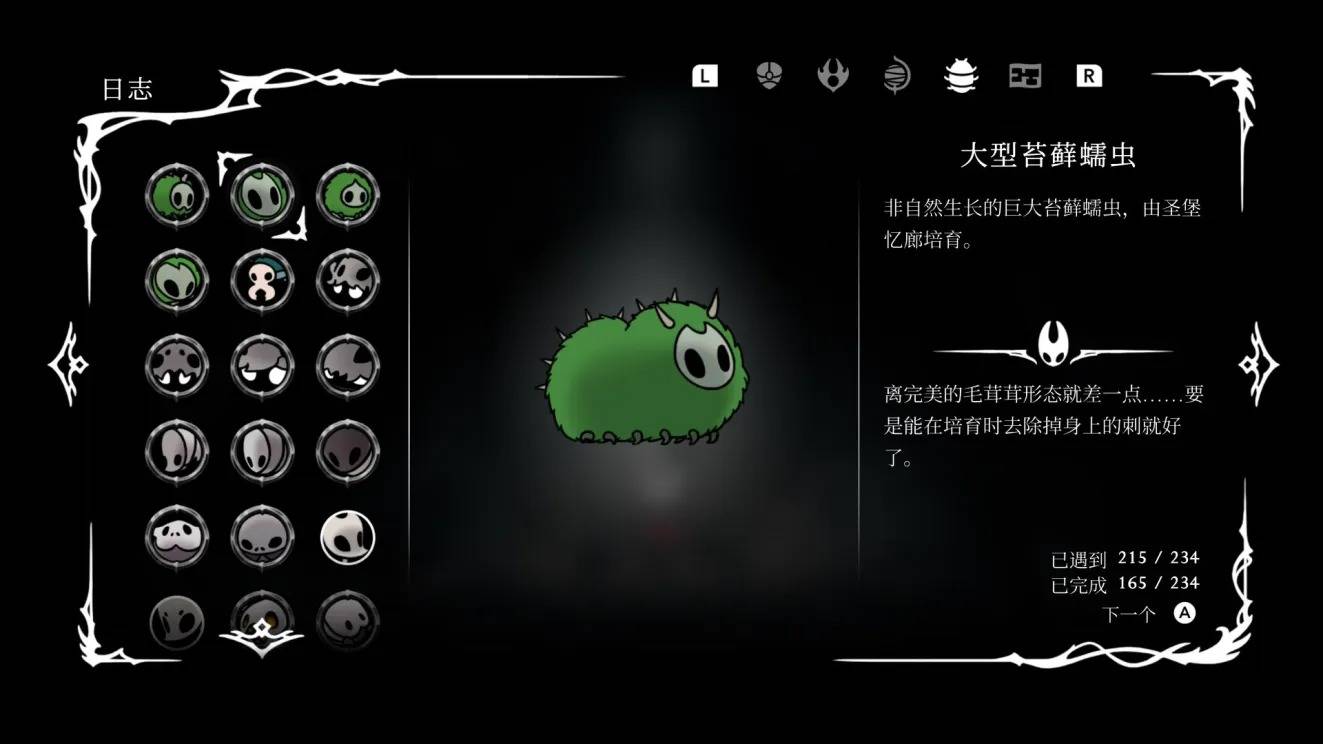The width and height of the screenshot is (1323, 744).
Task: Select the masked grub enemy entry
Action: 262,280
